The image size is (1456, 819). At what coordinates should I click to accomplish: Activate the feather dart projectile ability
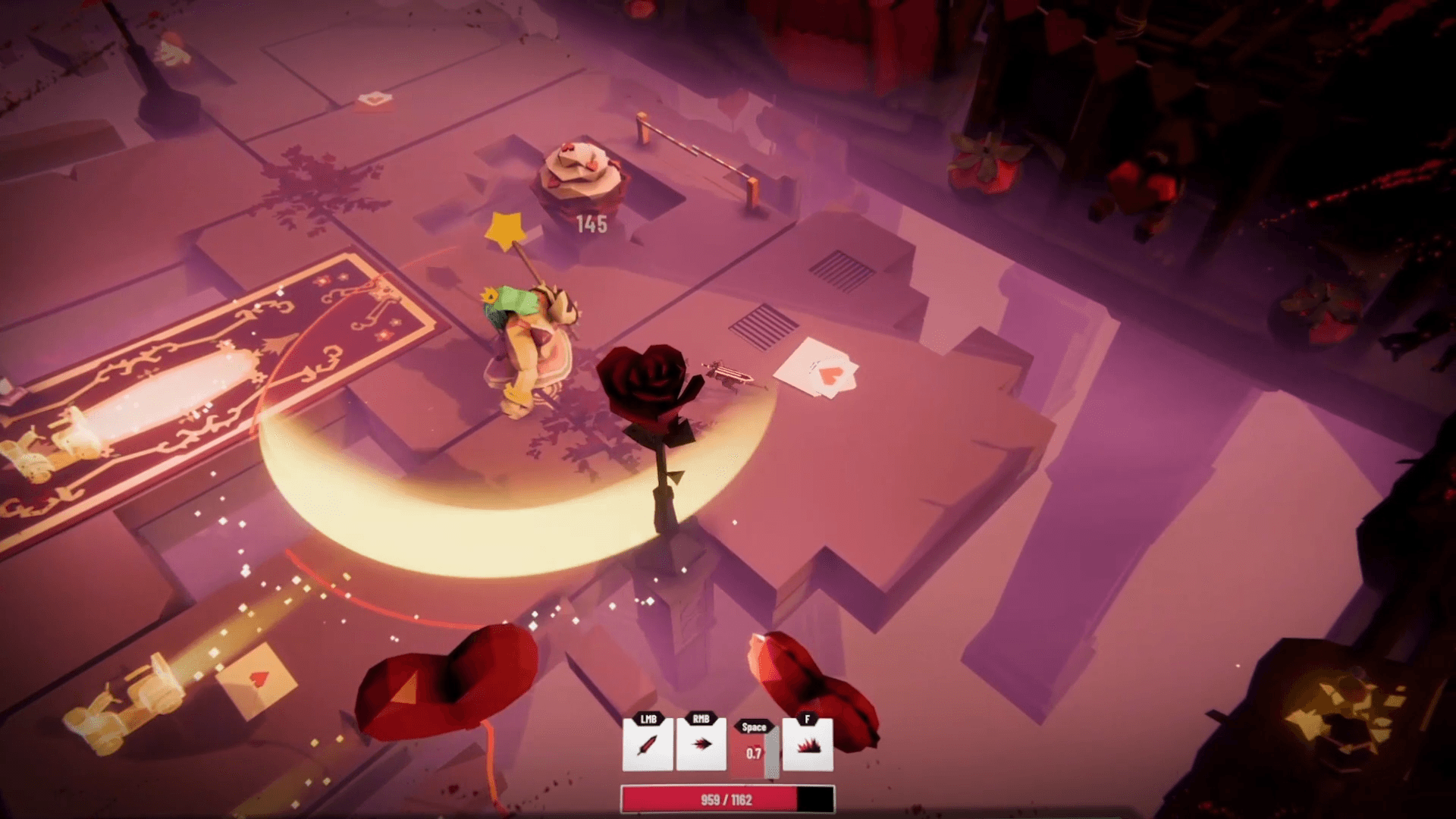[x=701, y=745]
